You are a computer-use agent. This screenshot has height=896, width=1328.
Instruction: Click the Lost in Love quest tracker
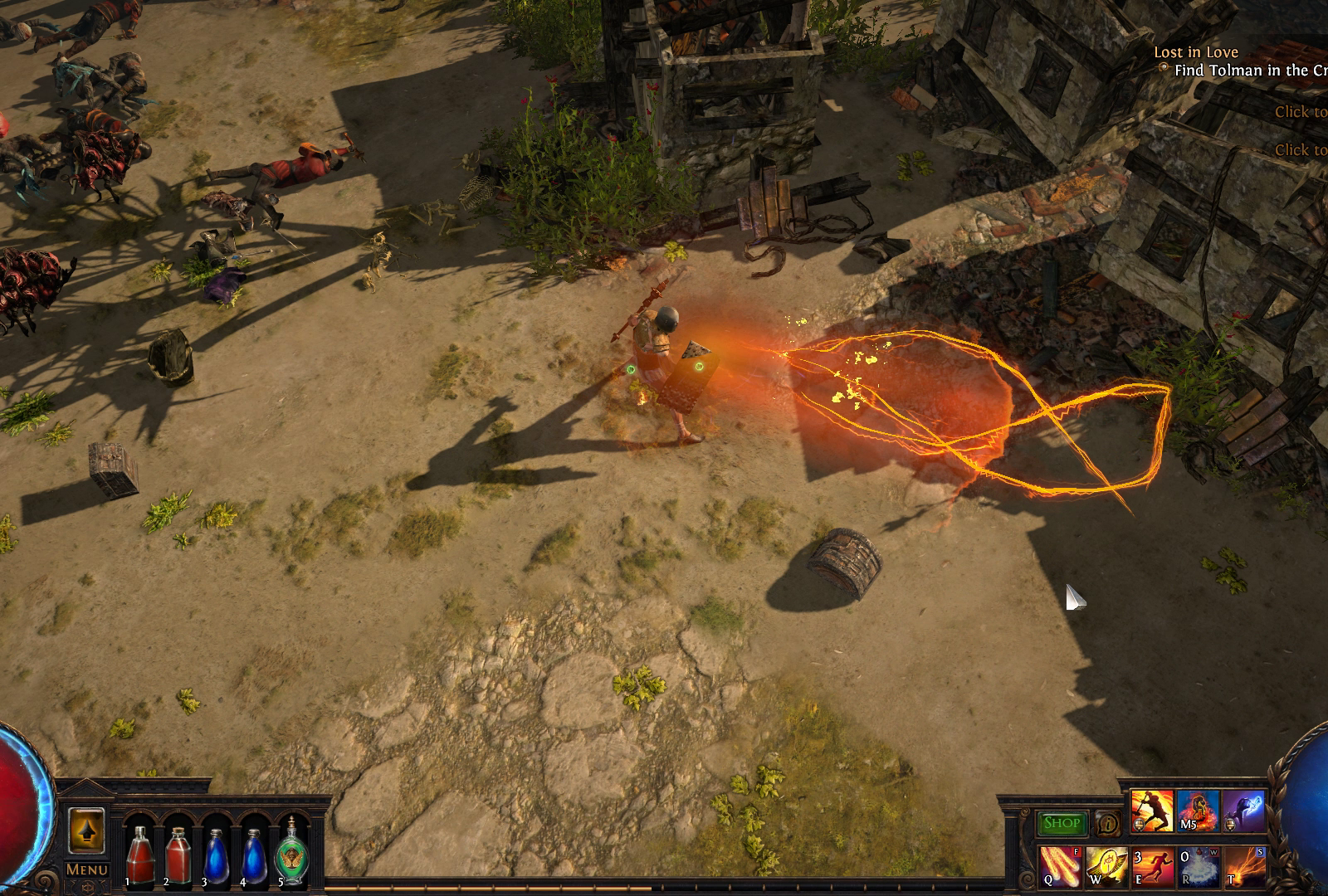[1195, 52]
